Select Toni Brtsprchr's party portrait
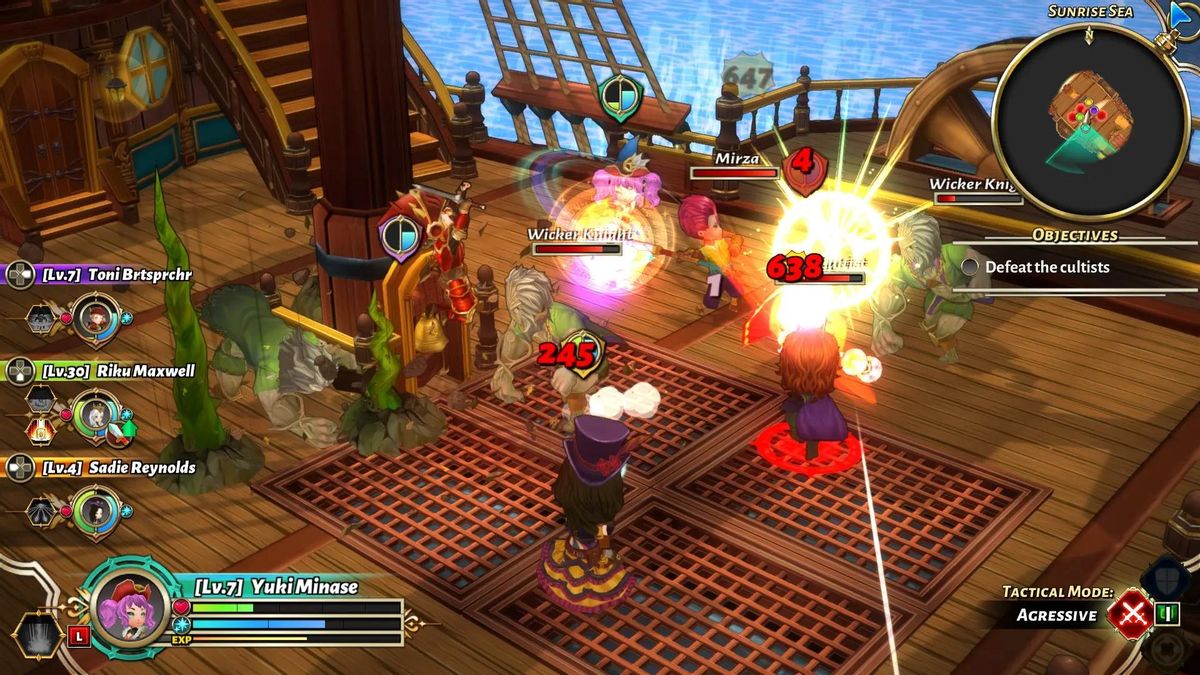Image resolution: width=1200 pixels, height=675 pixels. [x=97, y=318]
